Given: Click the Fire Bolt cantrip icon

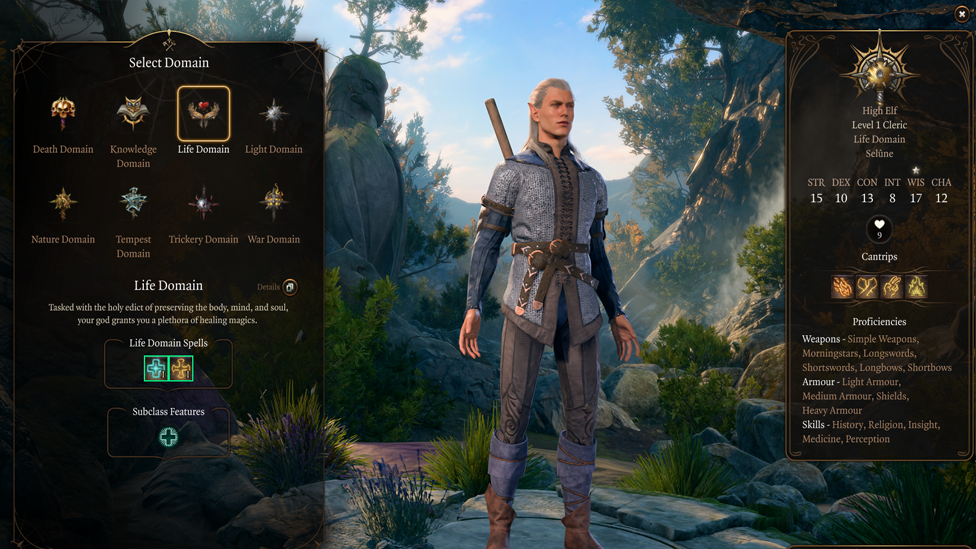Looking at the screenshot, I should (843, 287).
